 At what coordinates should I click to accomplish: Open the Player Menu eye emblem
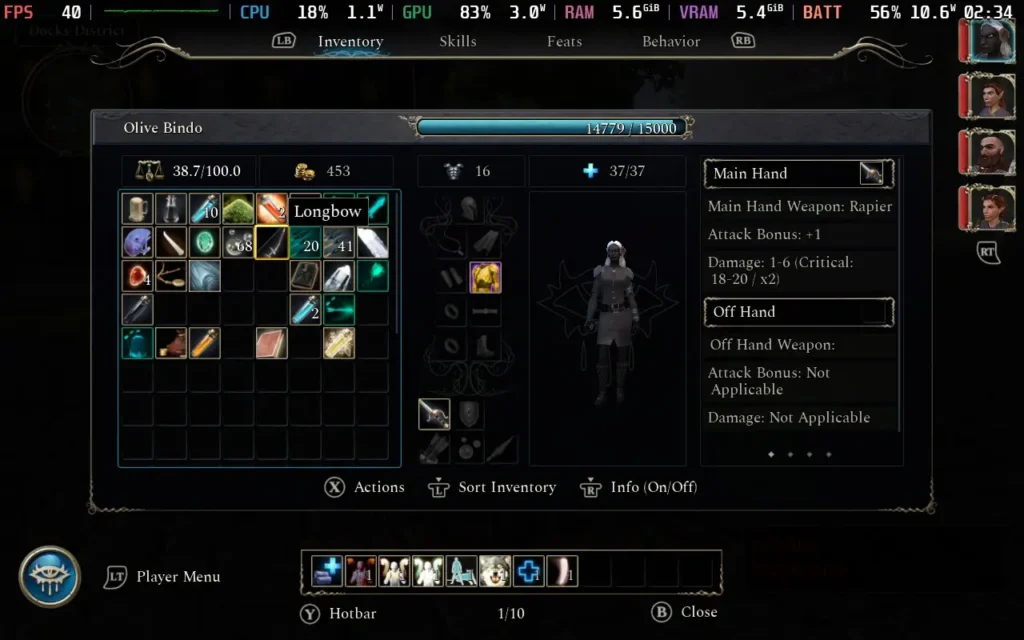[49, 576]
